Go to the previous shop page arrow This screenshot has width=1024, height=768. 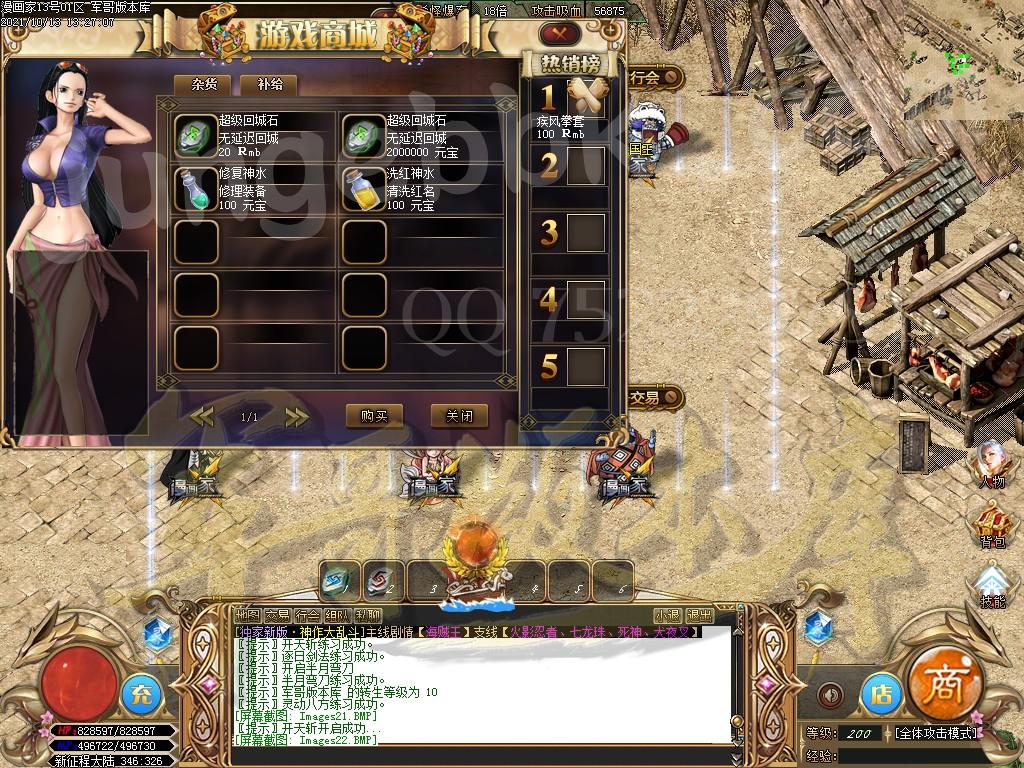203,416
